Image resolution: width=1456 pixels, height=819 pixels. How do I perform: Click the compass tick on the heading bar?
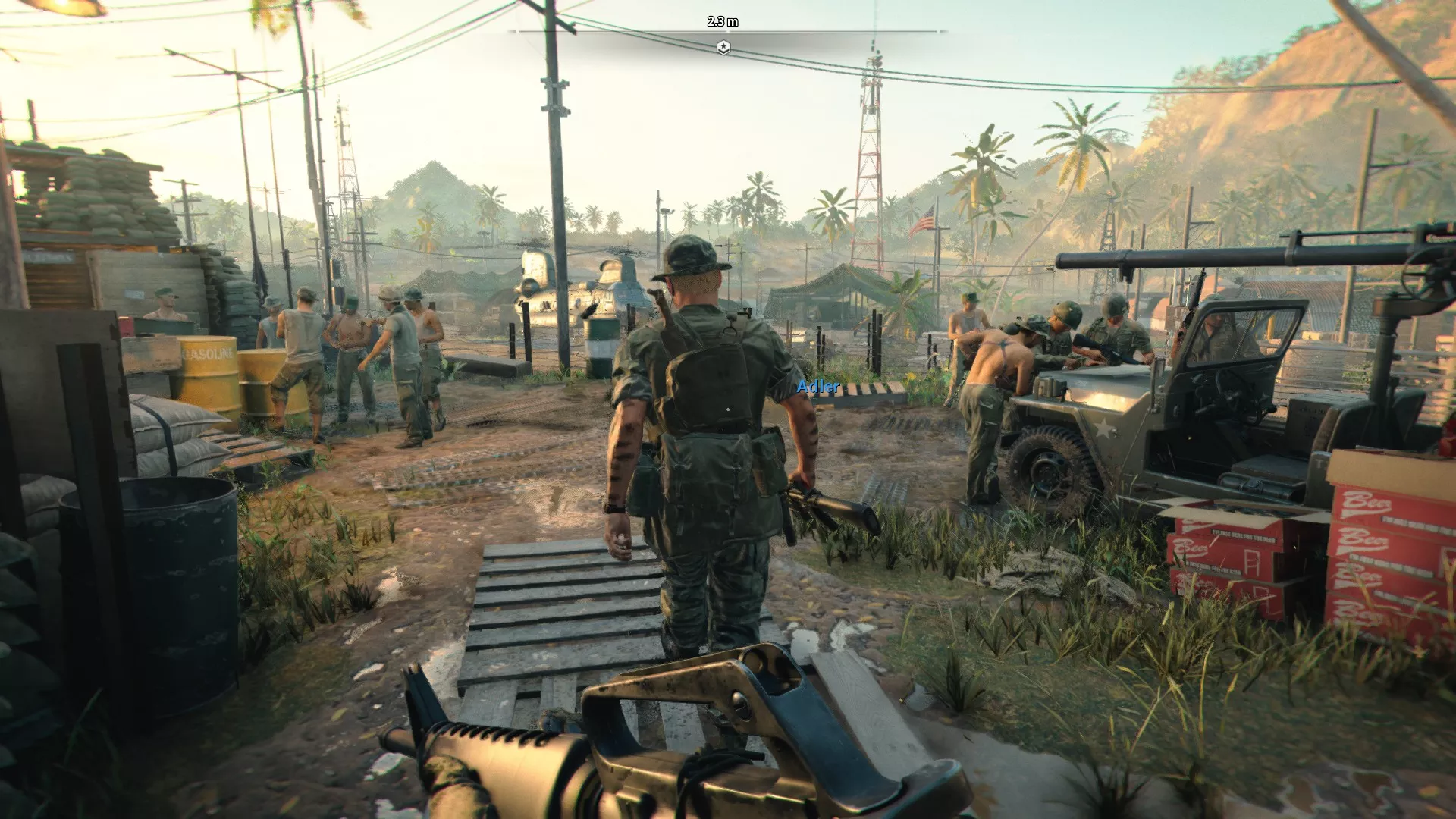(x=724, y=31)
